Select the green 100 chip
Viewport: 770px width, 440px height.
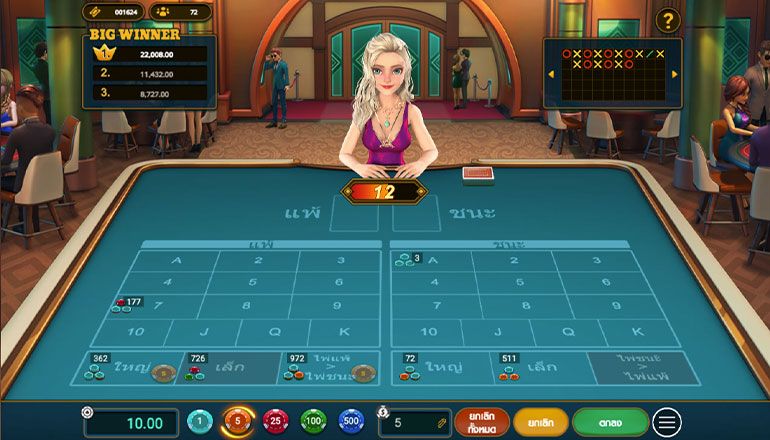(313, 422)
